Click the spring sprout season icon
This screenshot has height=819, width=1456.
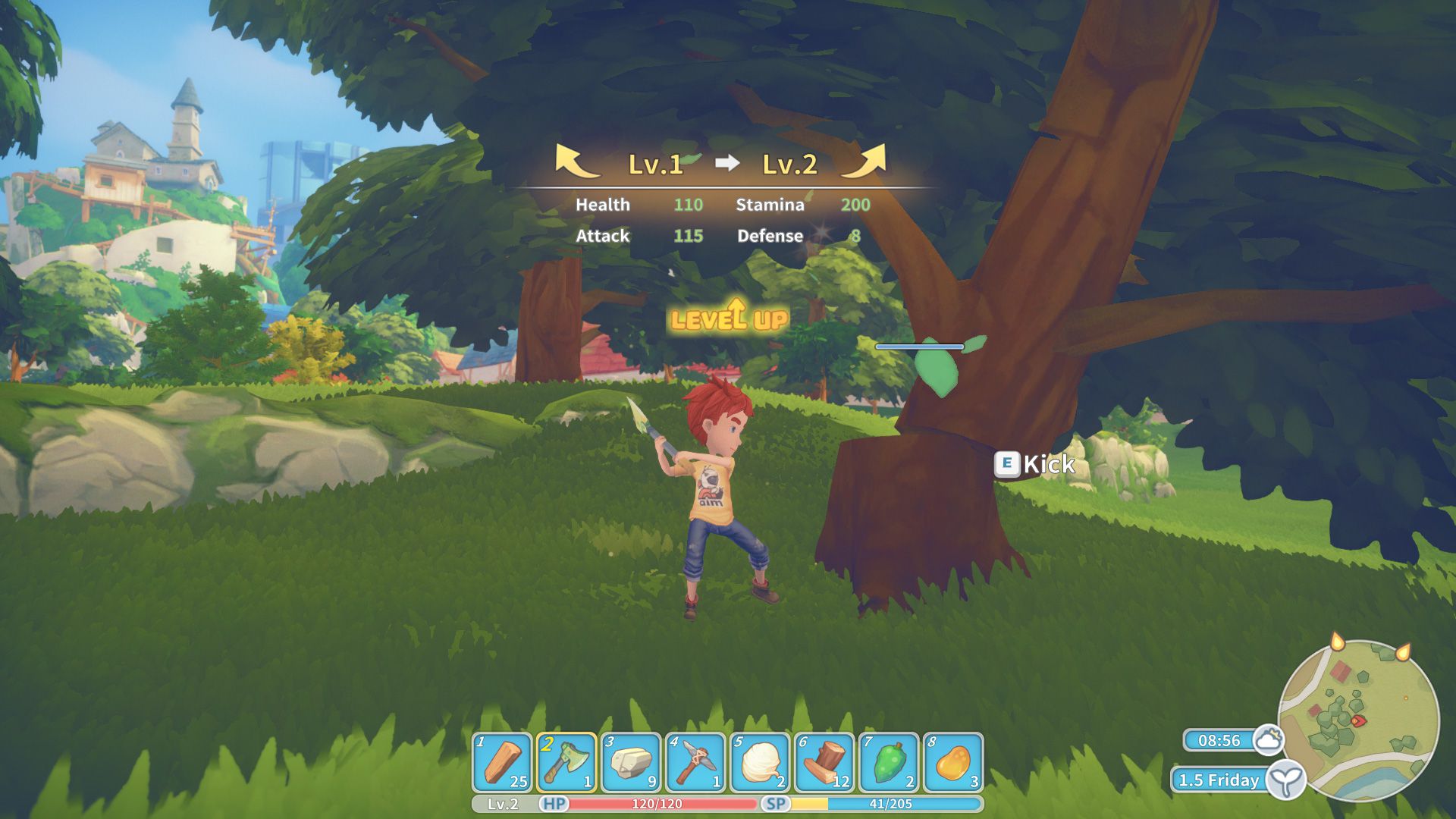(x=1286, y=780)
